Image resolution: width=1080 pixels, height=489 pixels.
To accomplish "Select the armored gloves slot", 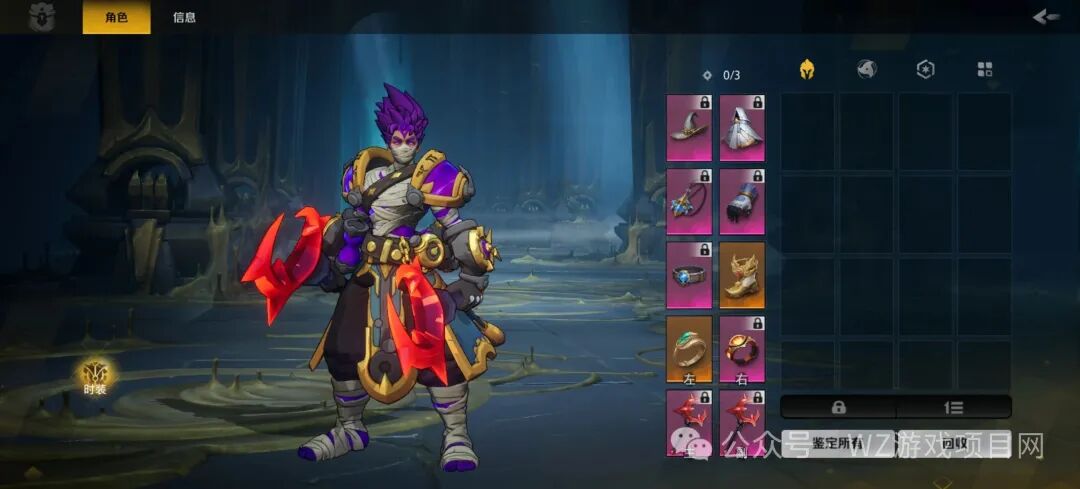I will coord(742,201).
